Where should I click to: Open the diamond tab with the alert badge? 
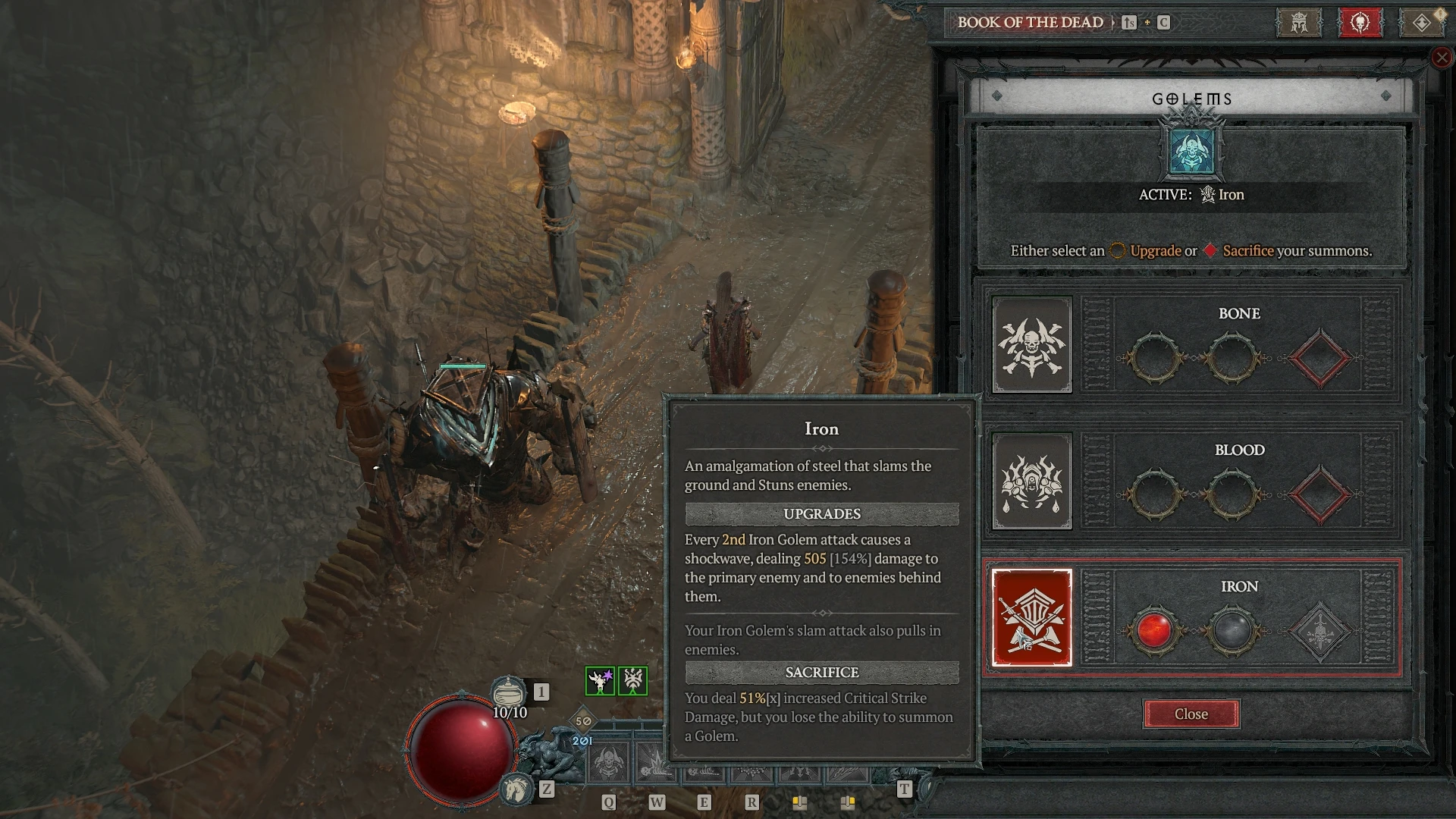point(1422,23)
